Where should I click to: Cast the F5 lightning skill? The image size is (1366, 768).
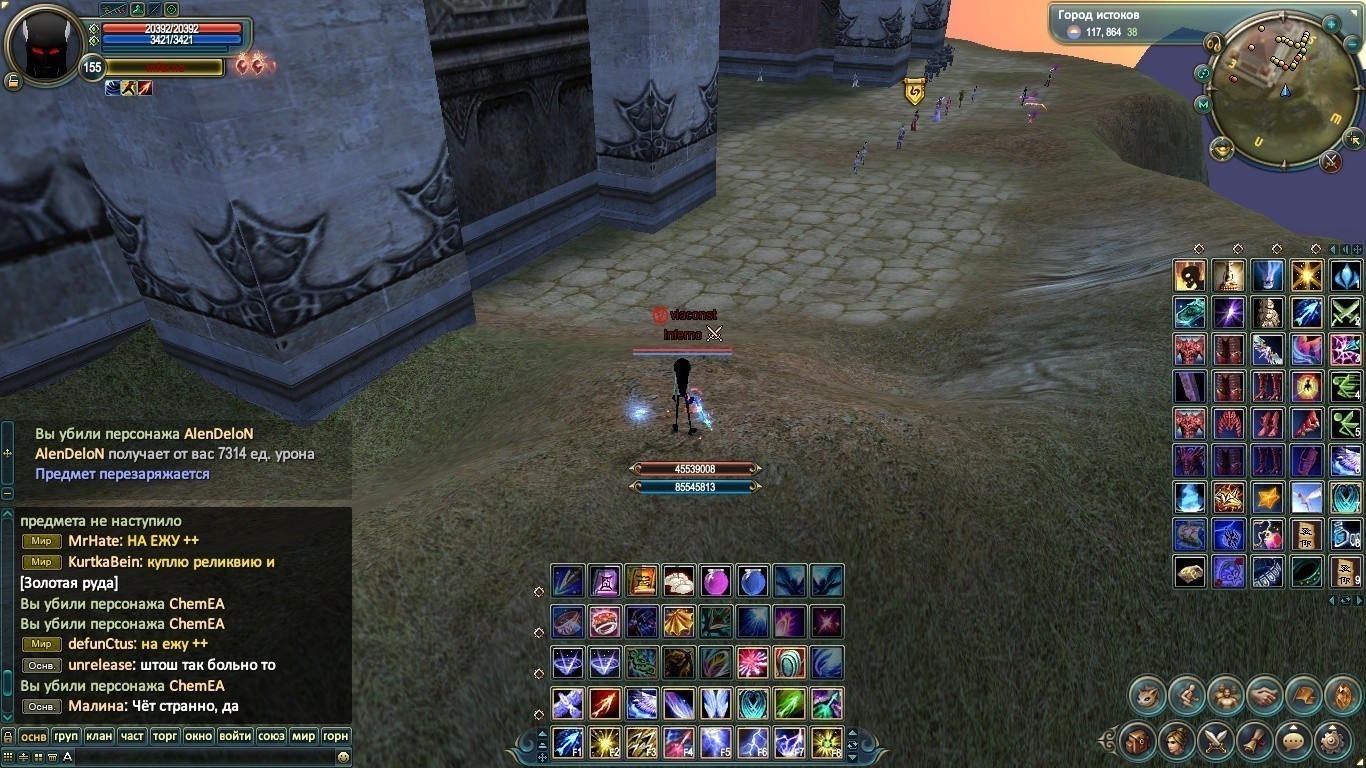(x=715, y=742)
